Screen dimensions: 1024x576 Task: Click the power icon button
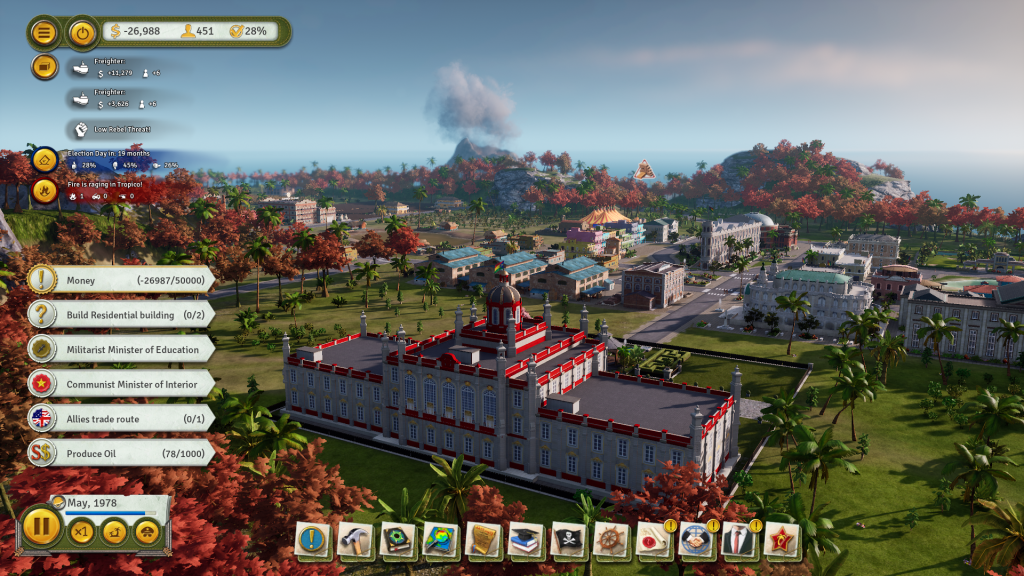(x=83, y=32)
